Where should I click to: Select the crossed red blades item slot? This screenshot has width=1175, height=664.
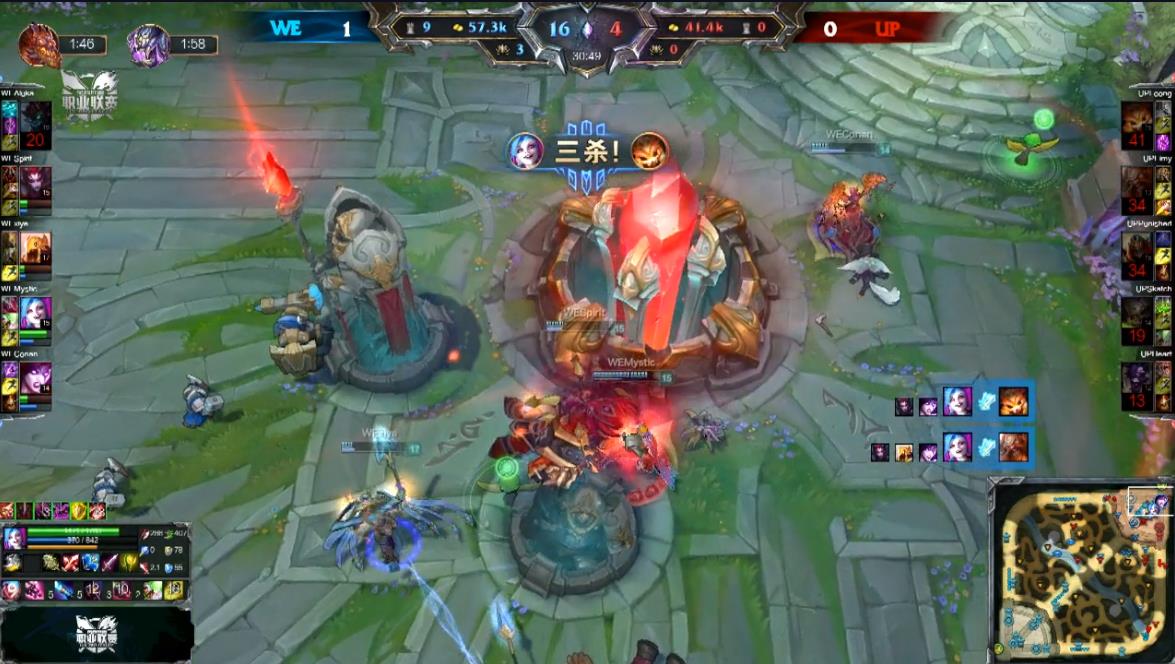69,562
